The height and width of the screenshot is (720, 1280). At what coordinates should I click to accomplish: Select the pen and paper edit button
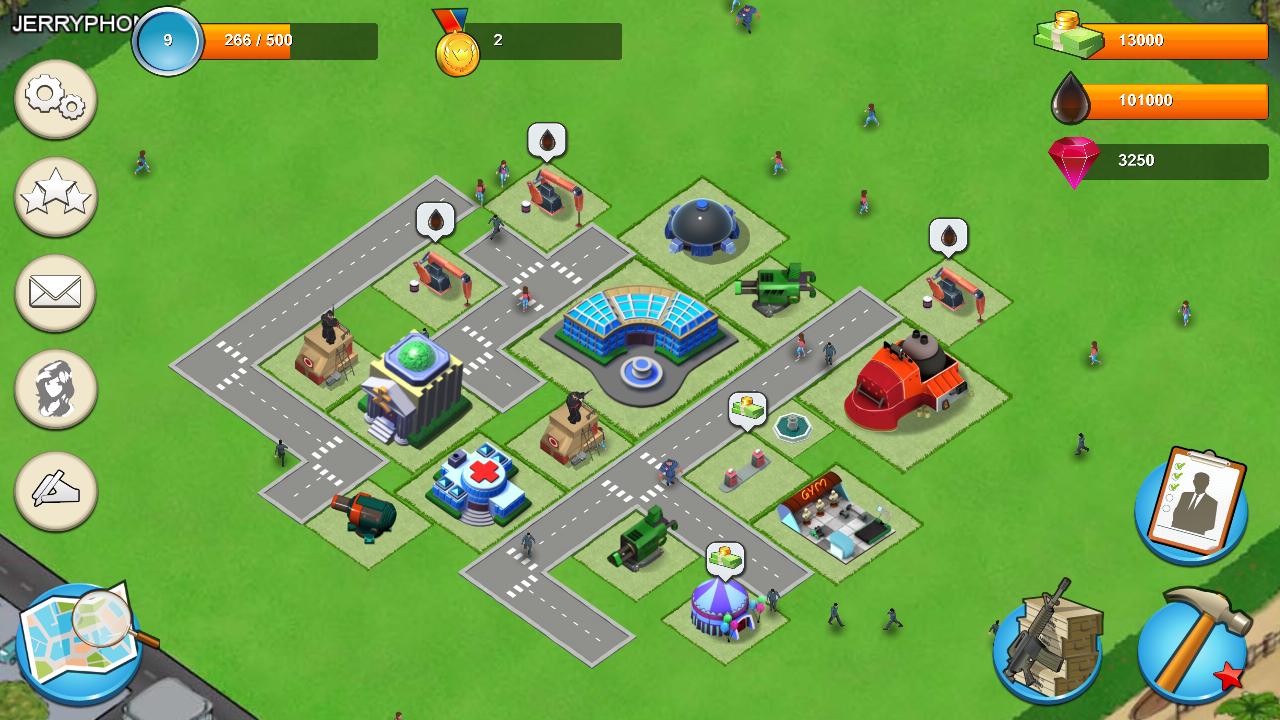click(56, 490)
